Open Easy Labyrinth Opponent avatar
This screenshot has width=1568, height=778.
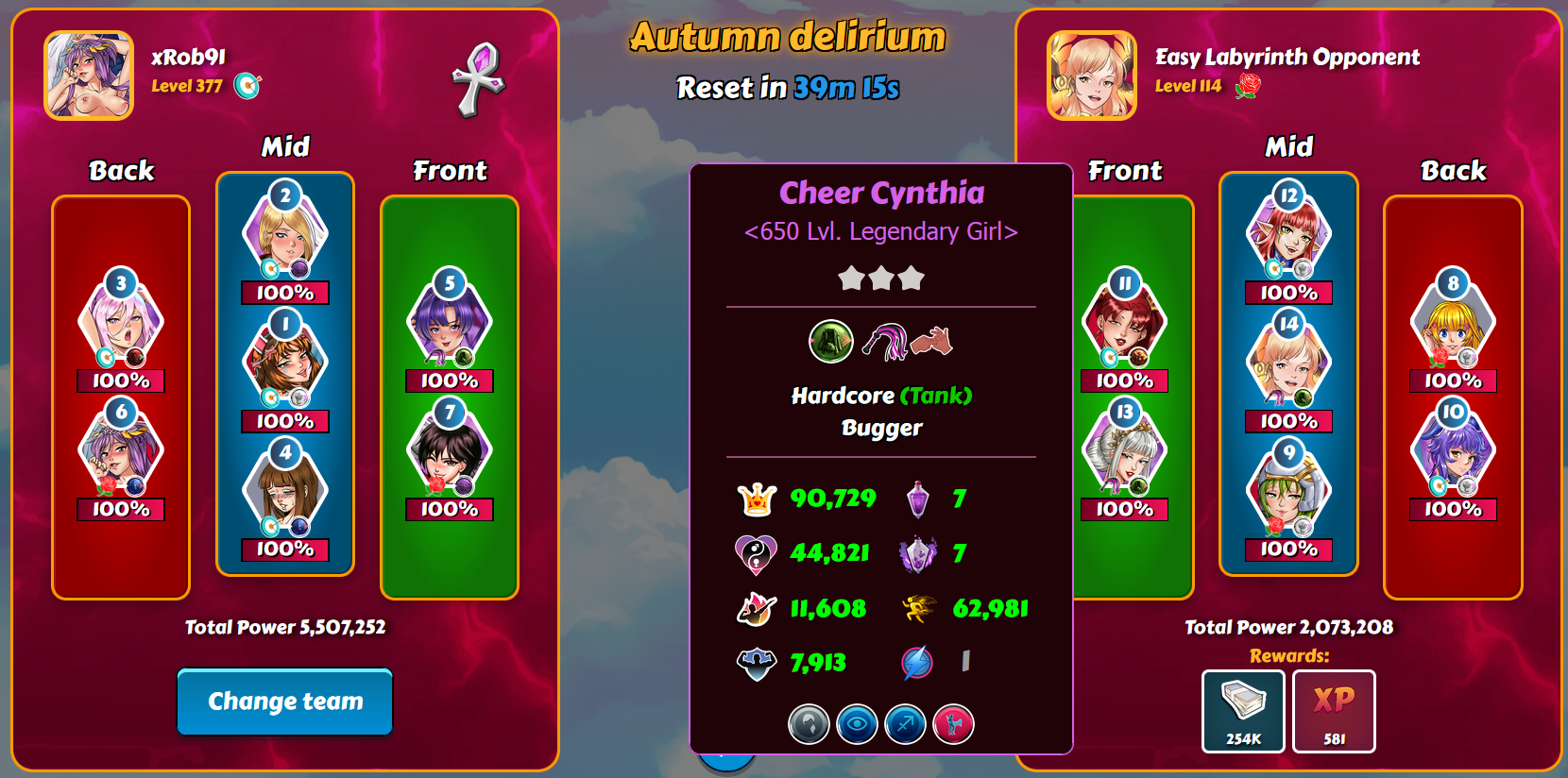tap(1092, 76)
